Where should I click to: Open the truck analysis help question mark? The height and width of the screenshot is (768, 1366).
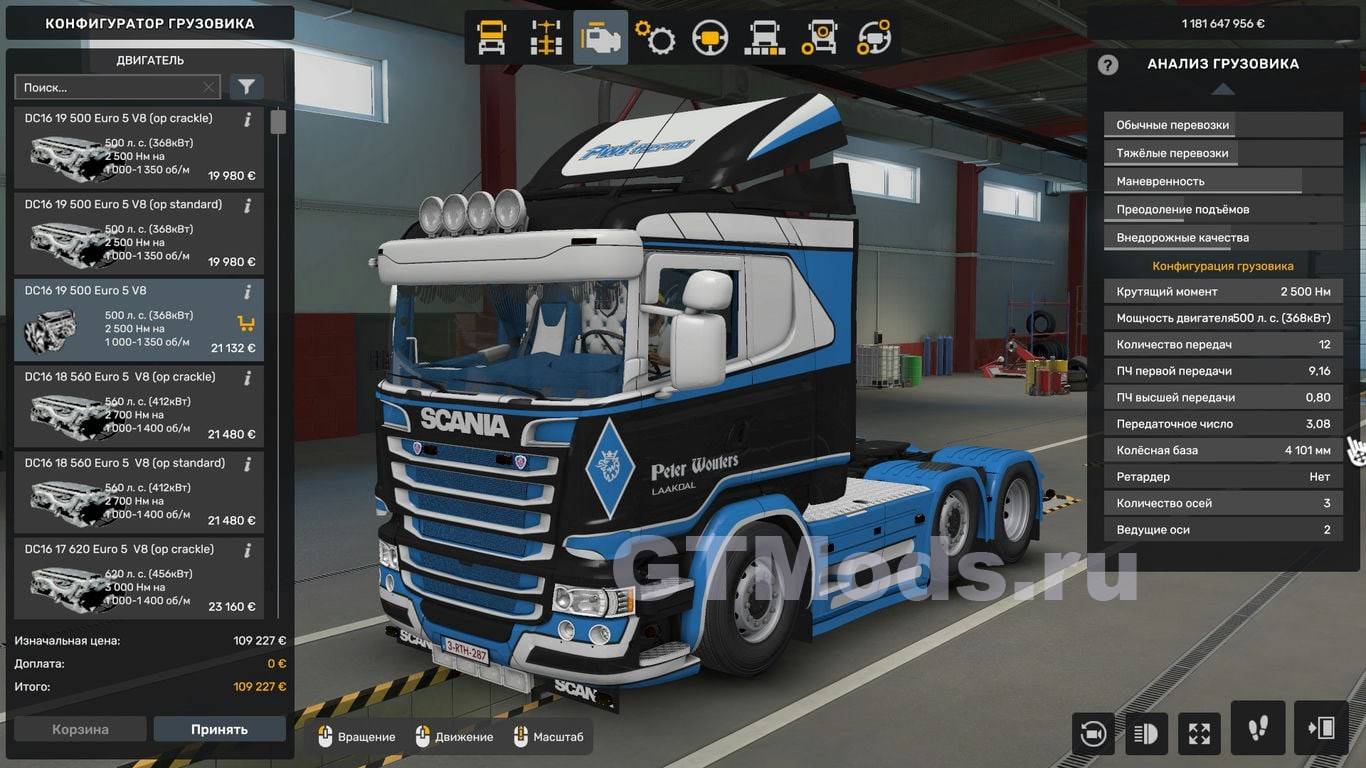[x=1107, y=65]
